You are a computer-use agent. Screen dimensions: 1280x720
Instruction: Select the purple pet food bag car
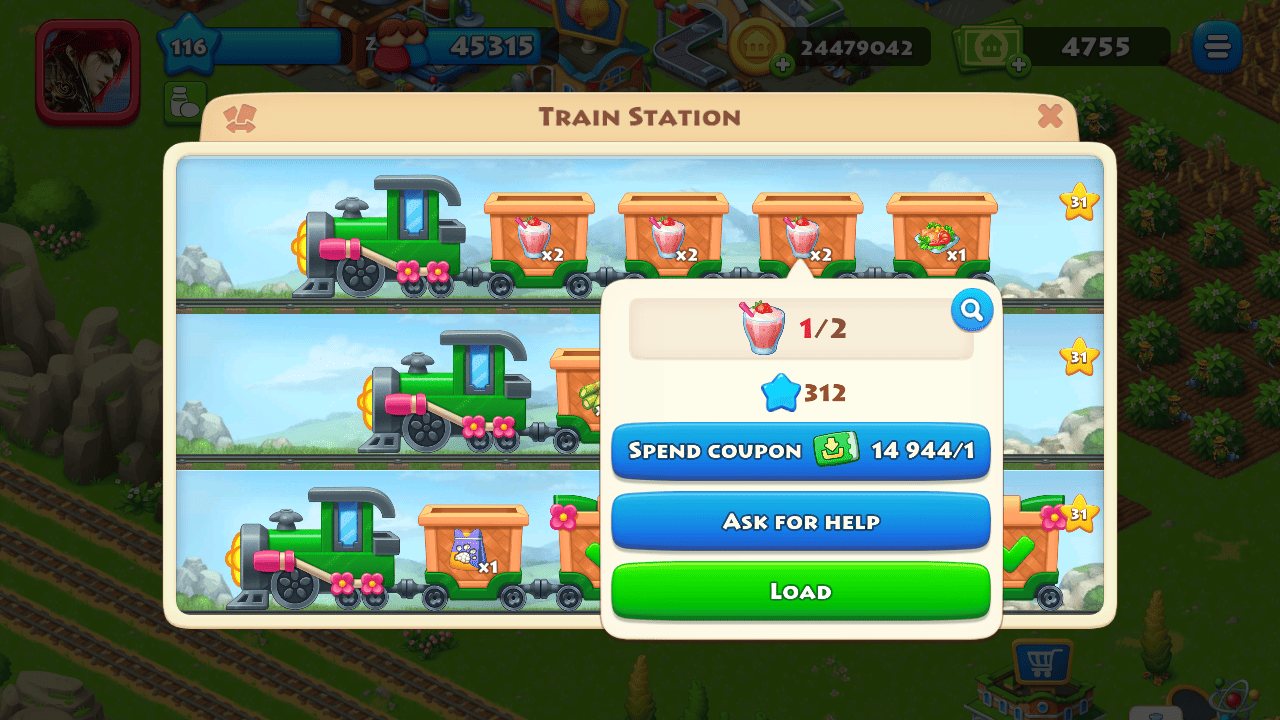click(x=472, y=548)
